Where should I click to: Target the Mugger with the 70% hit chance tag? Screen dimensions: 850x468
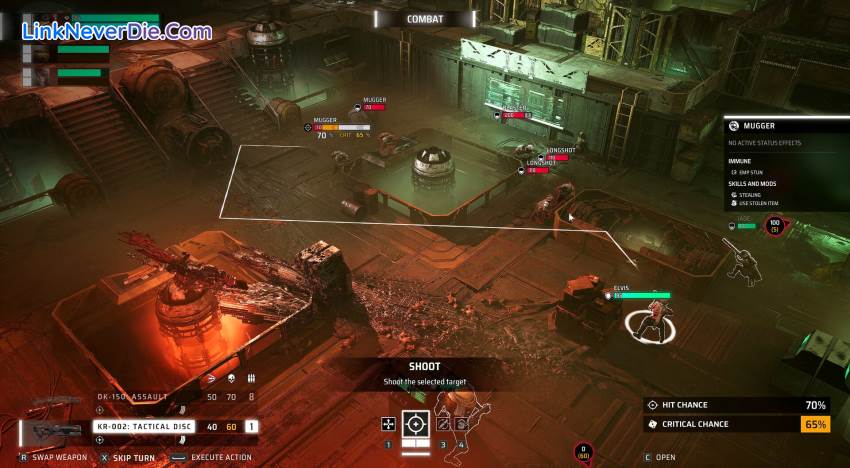pos(322,128)
